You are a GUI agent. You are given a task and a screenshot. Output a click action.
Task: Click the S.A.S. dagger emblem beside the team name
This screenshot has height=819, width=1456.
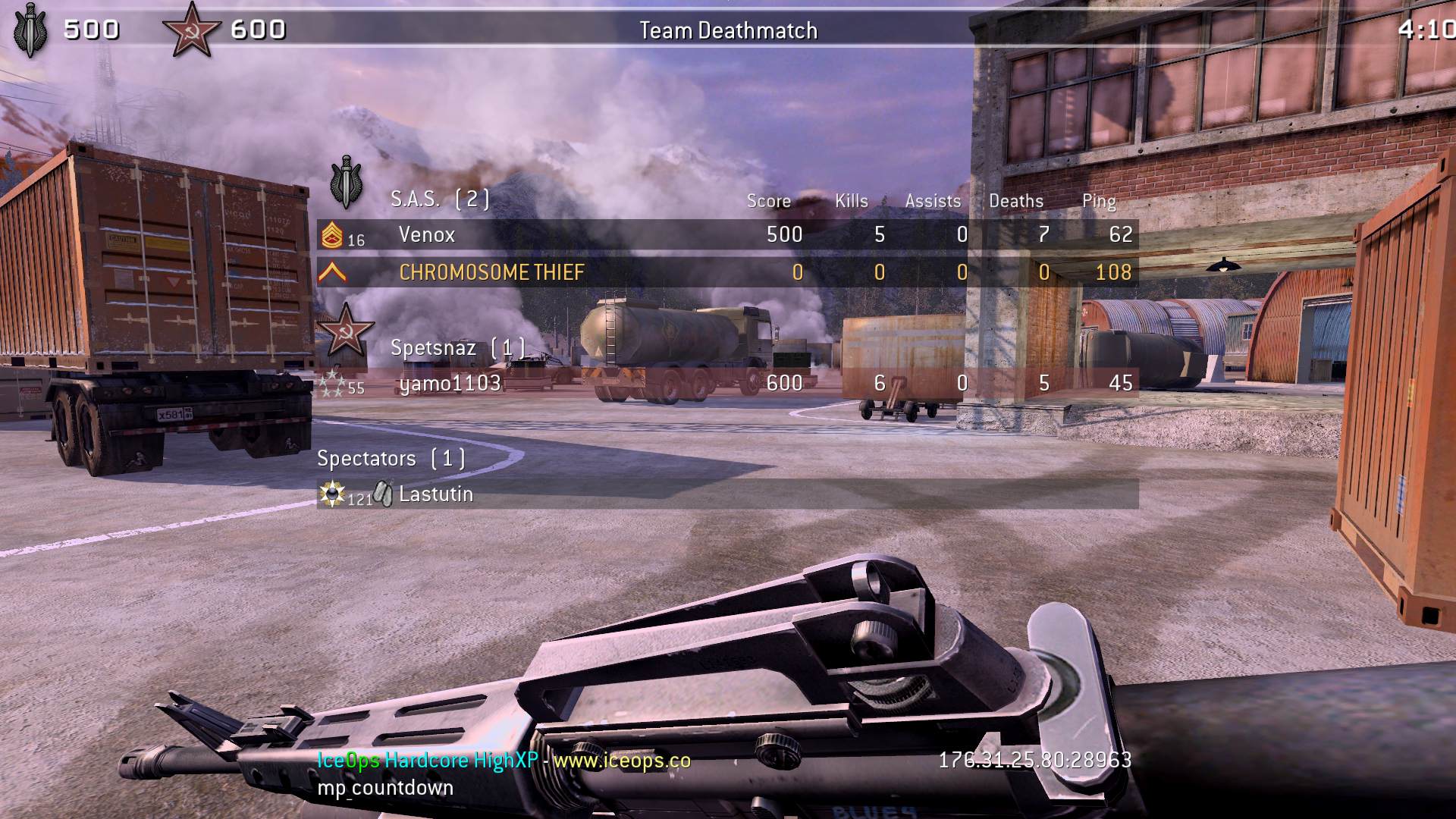tap(346, 183)
